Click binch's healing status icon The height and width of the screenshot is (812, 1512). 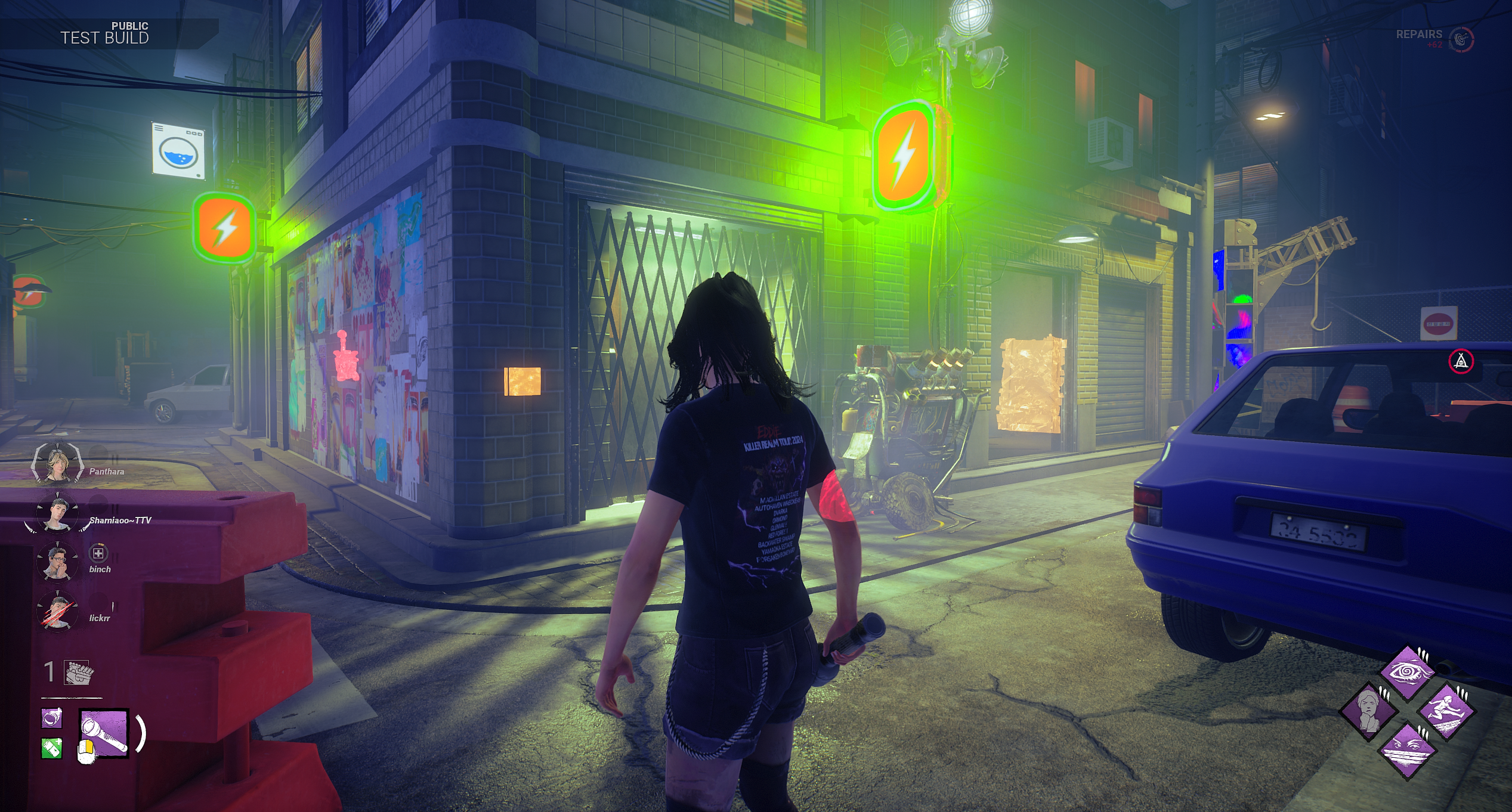[98, 553]
